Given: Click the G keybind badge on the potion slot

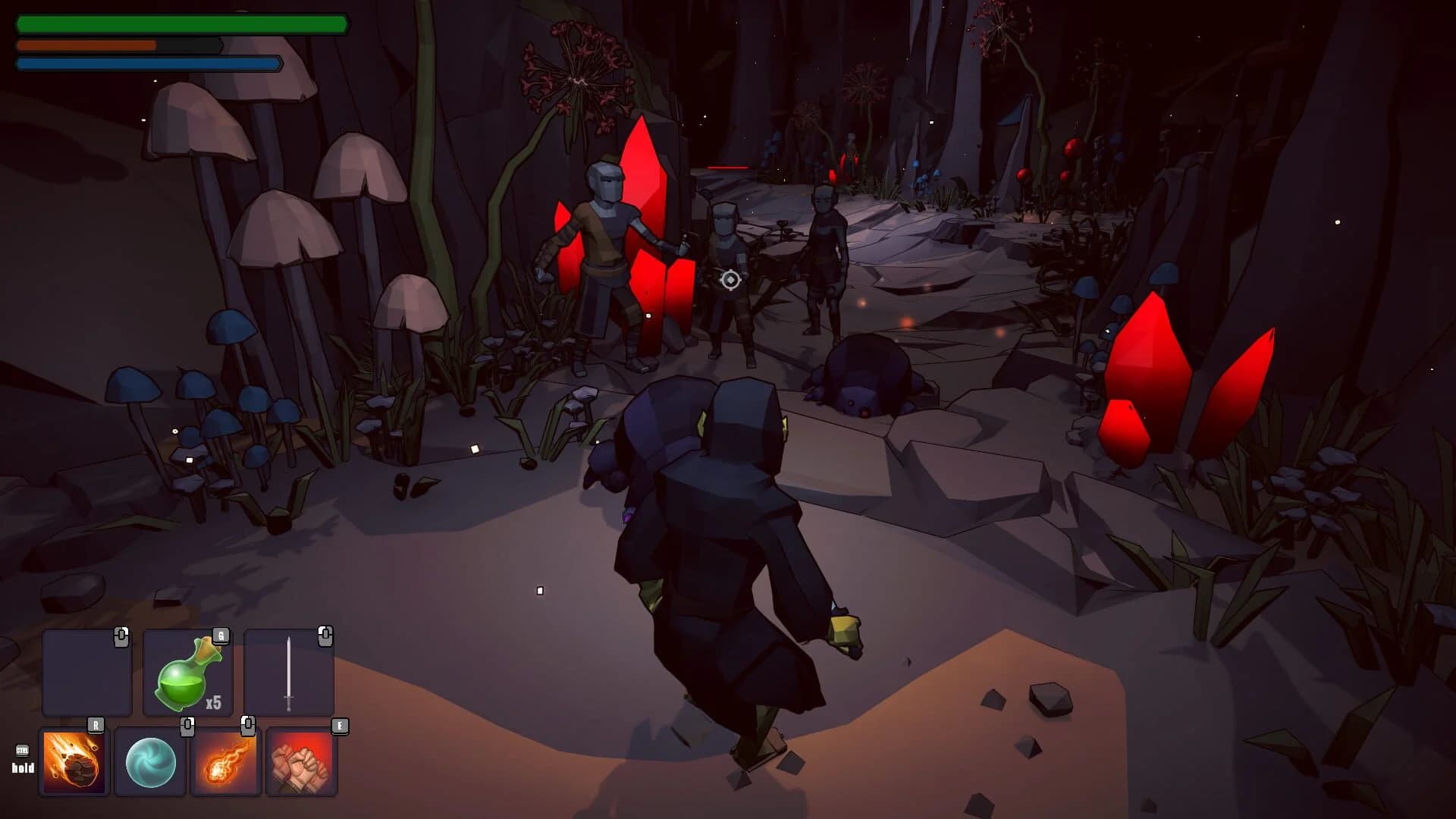Looking at the screenshot, I should click(221, 635).
